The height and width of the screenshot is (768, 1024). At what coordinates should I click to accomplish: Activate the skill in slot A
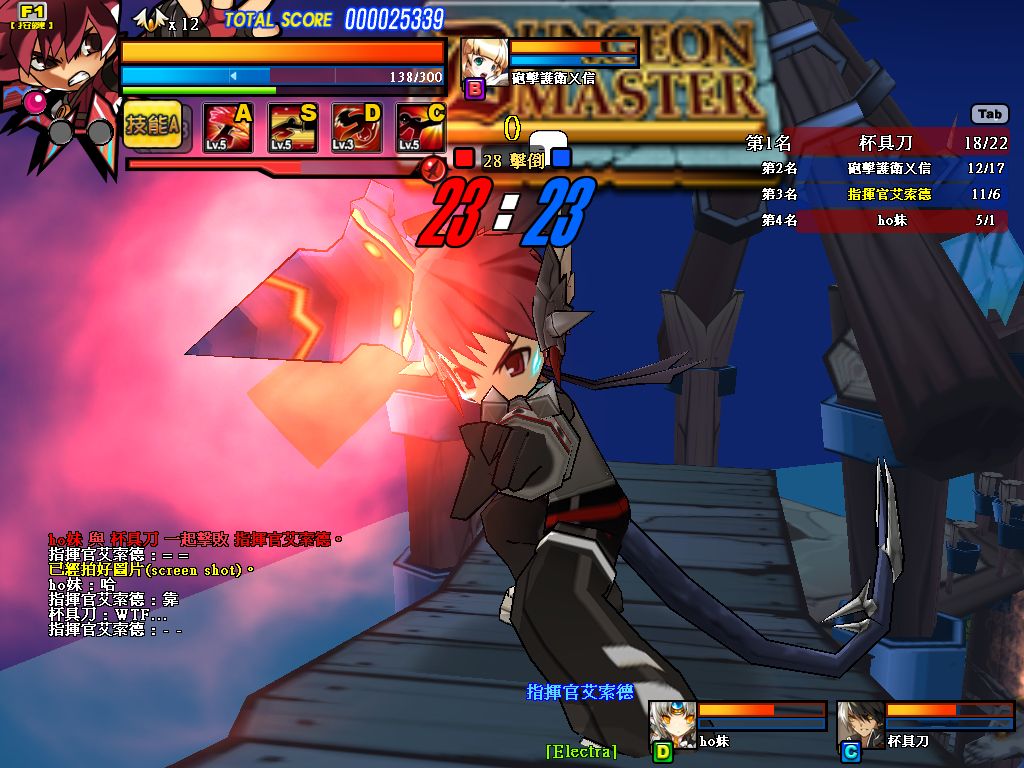(x=227, y=128)
